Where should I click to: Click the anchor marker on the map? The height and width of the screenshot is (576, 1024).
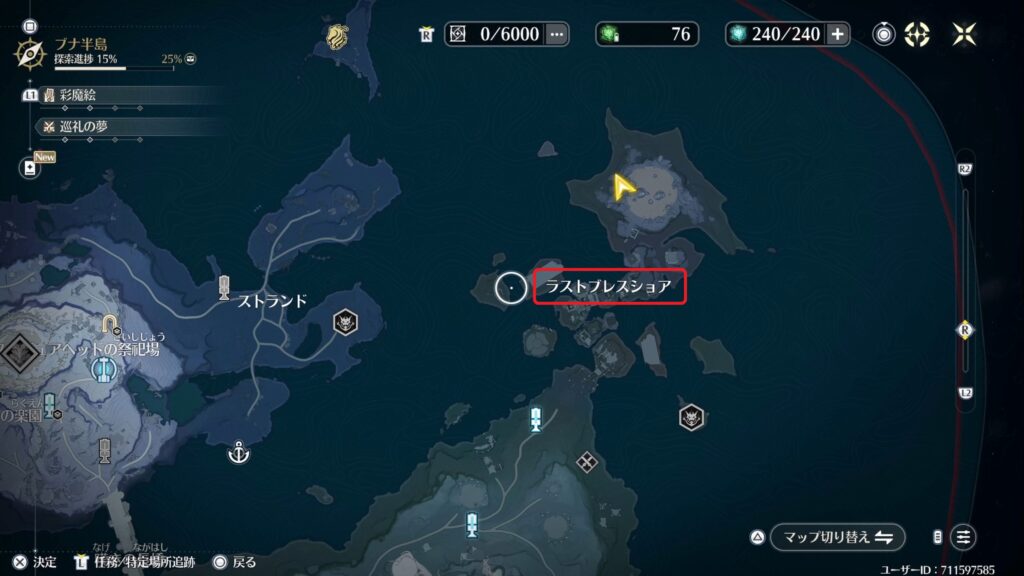pyautogui.click(x=238, y=453)
